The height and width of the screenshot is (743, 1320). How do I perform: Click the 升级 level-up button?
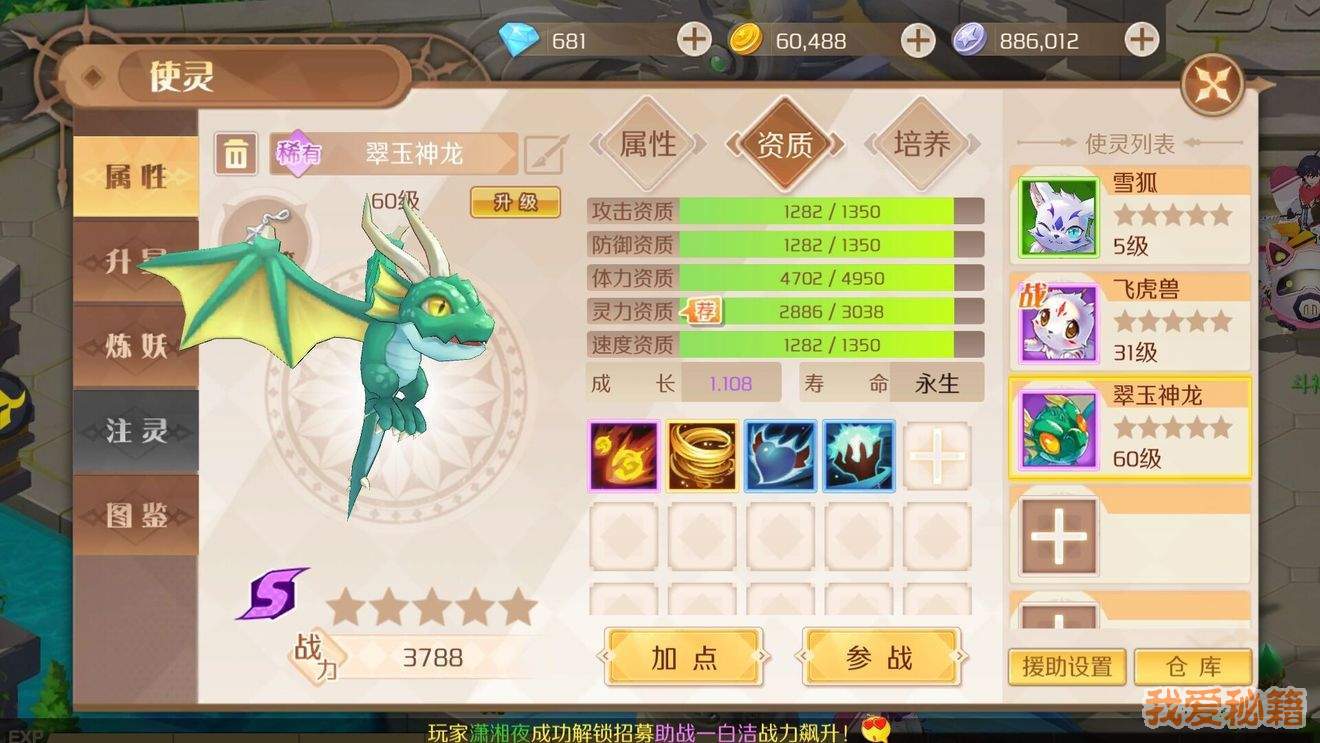pos(515,202)
